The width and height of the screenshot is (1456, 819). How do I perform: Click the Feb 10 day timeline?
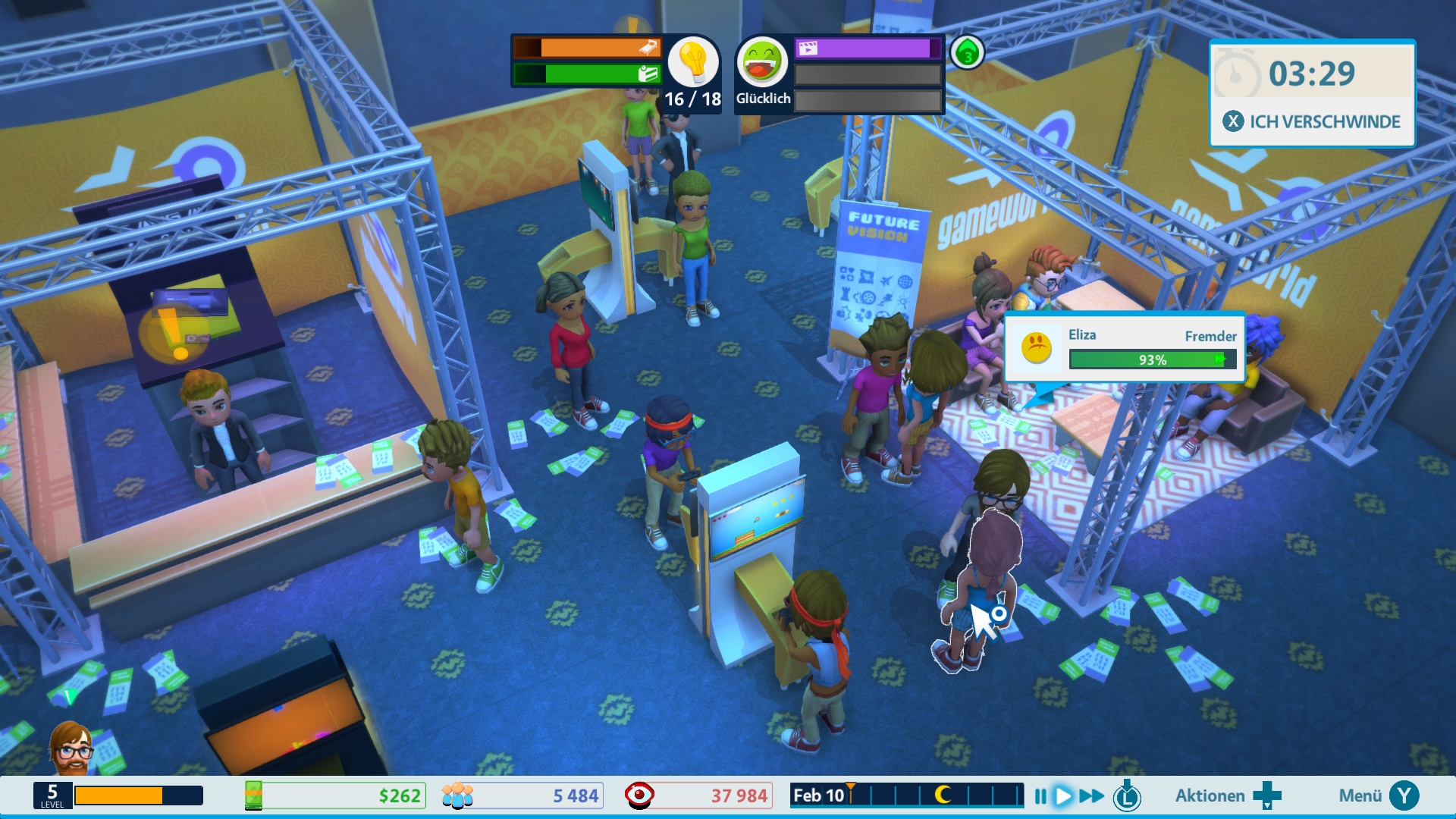(906, 795)
